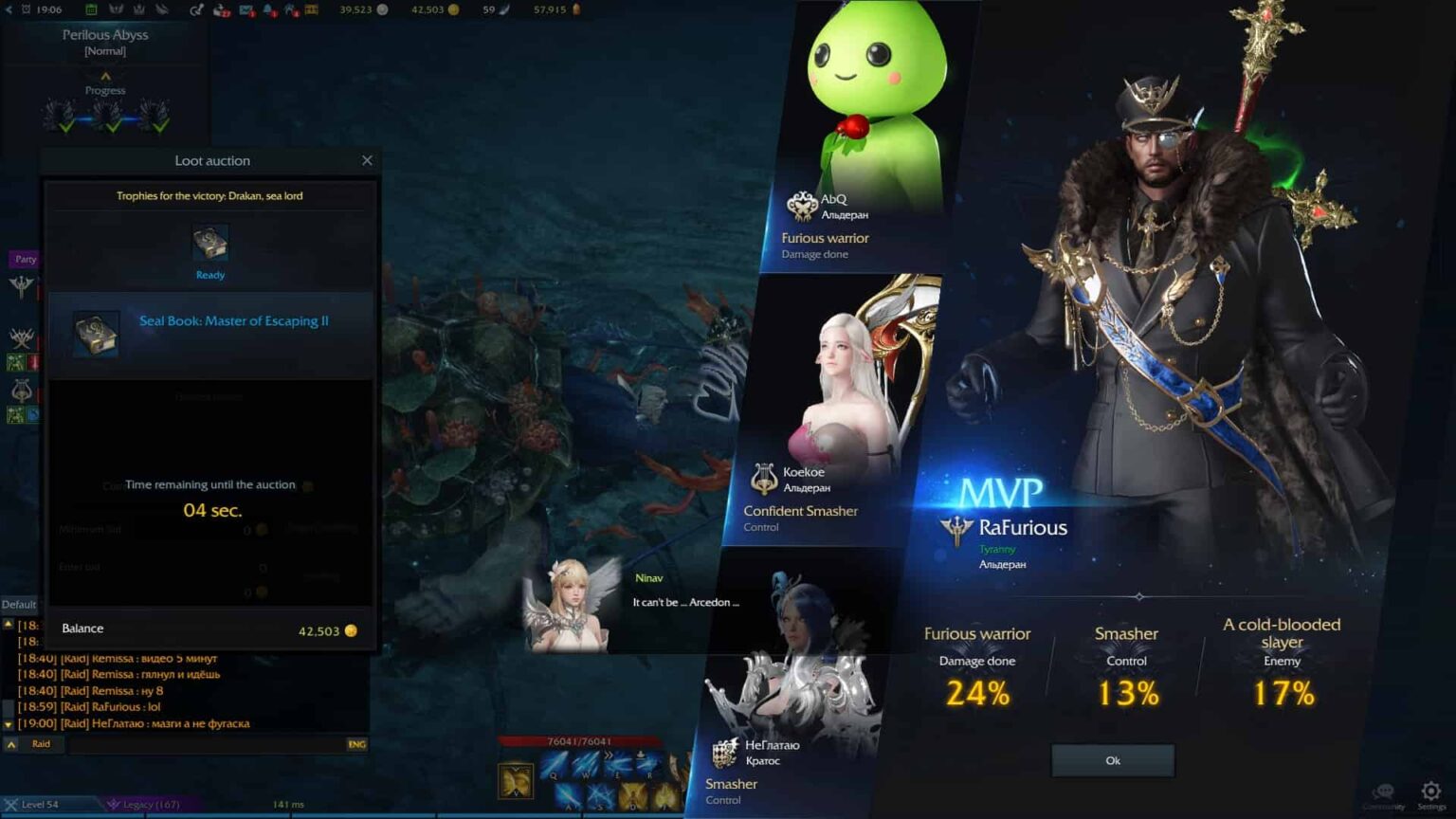Viewport: 1456px width, 819px height.
Task: Expand the latest chat message arrow
Action: point(9,724)
